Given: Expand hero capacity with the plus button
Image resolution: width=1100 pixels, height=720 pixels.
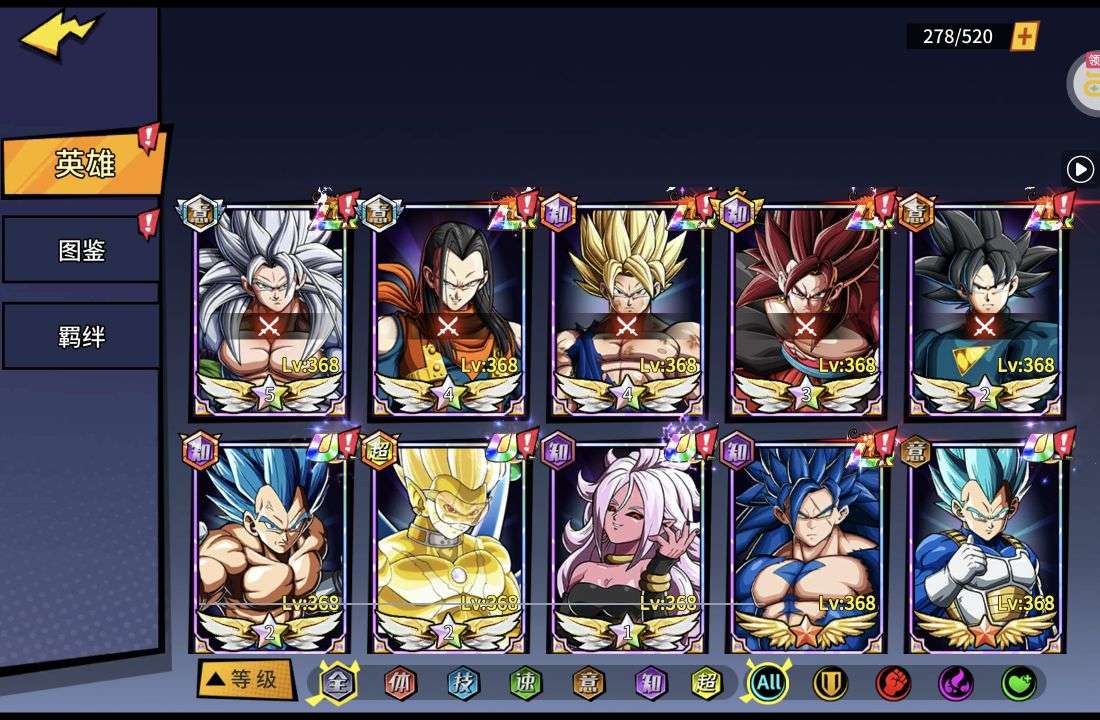Looking at the screenshot, I should coord(1025,37).
